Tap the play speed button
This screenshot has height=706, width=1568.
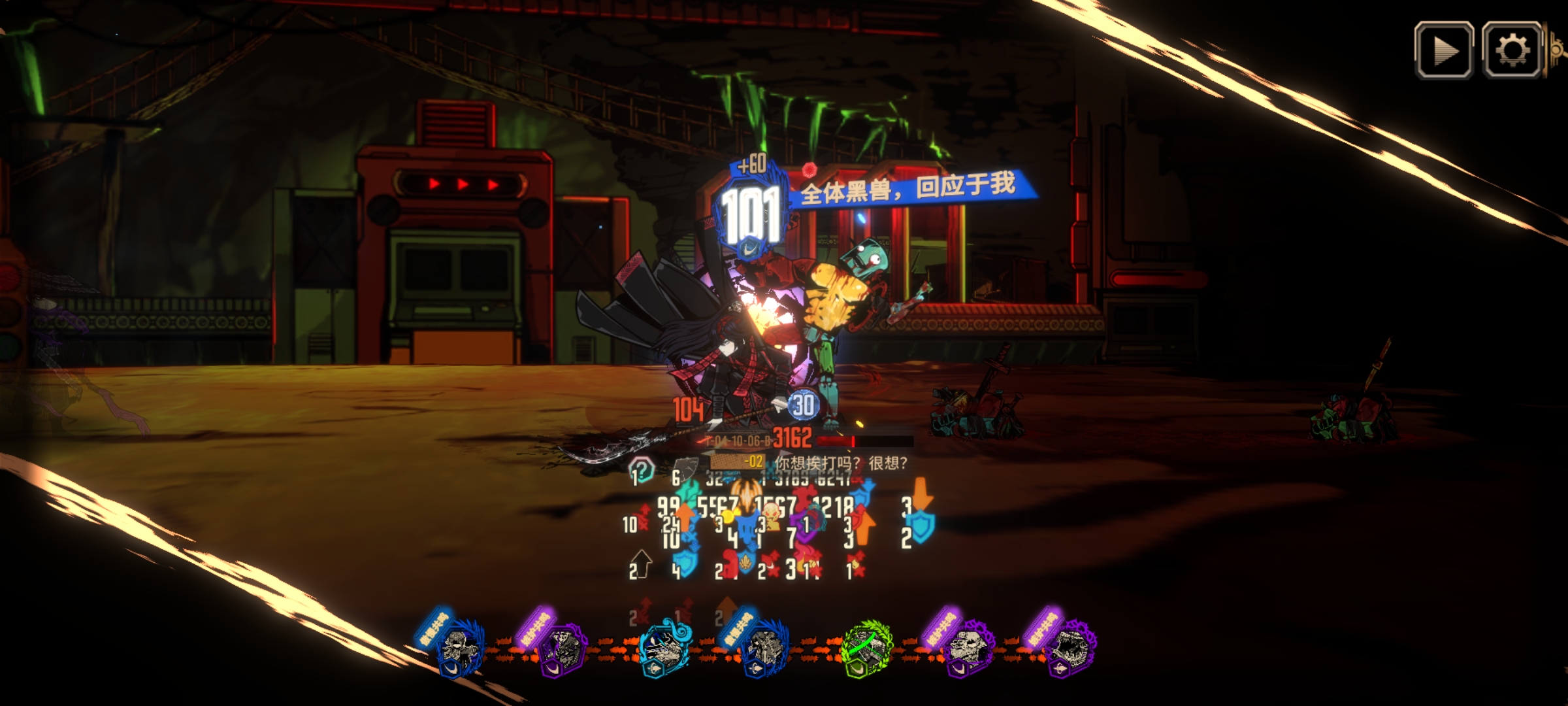click(1444, 50)
